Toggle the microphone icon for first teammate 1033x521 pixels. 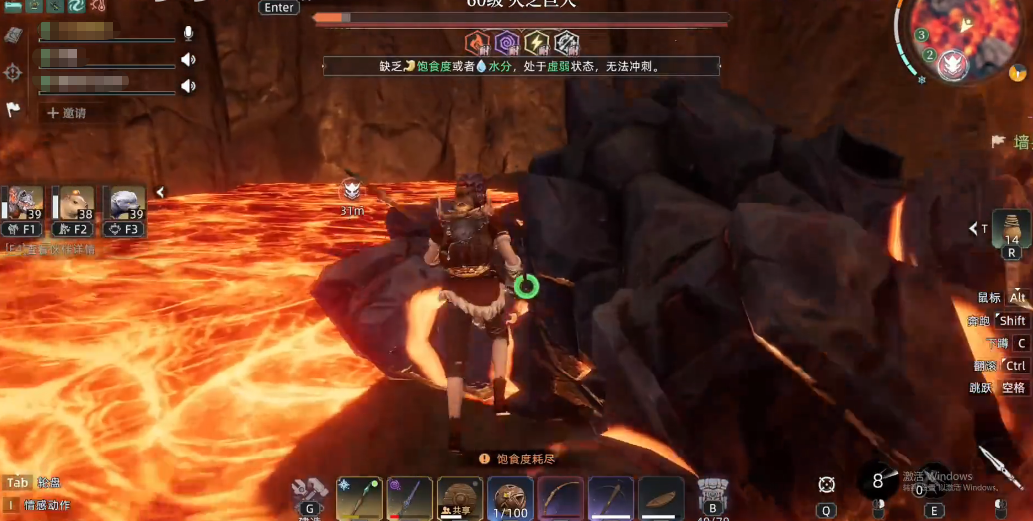tap(188, 34)
